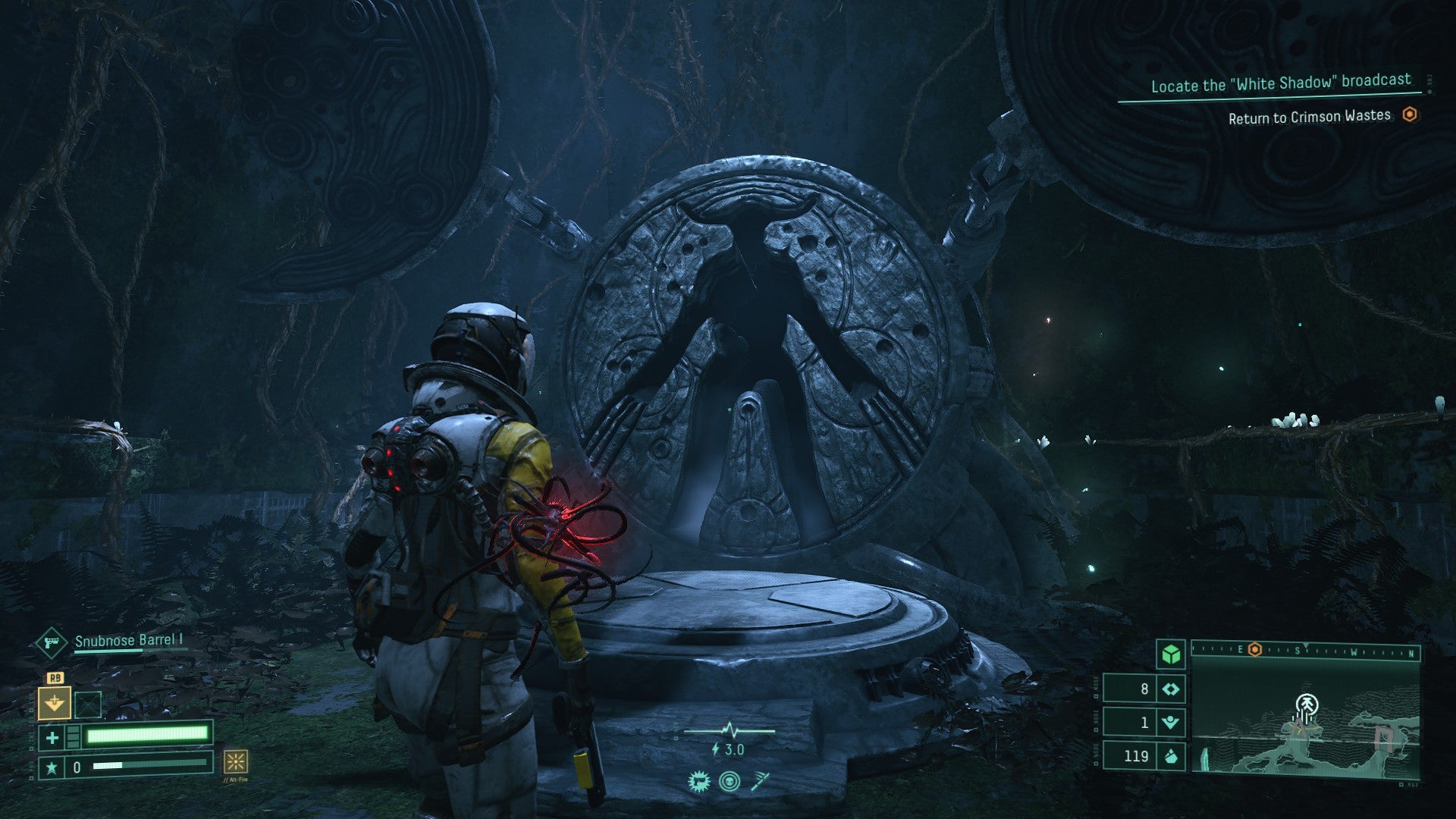
Task: Activate the yellow alt-fire starburst icon
Action: [x=235, y=761]
